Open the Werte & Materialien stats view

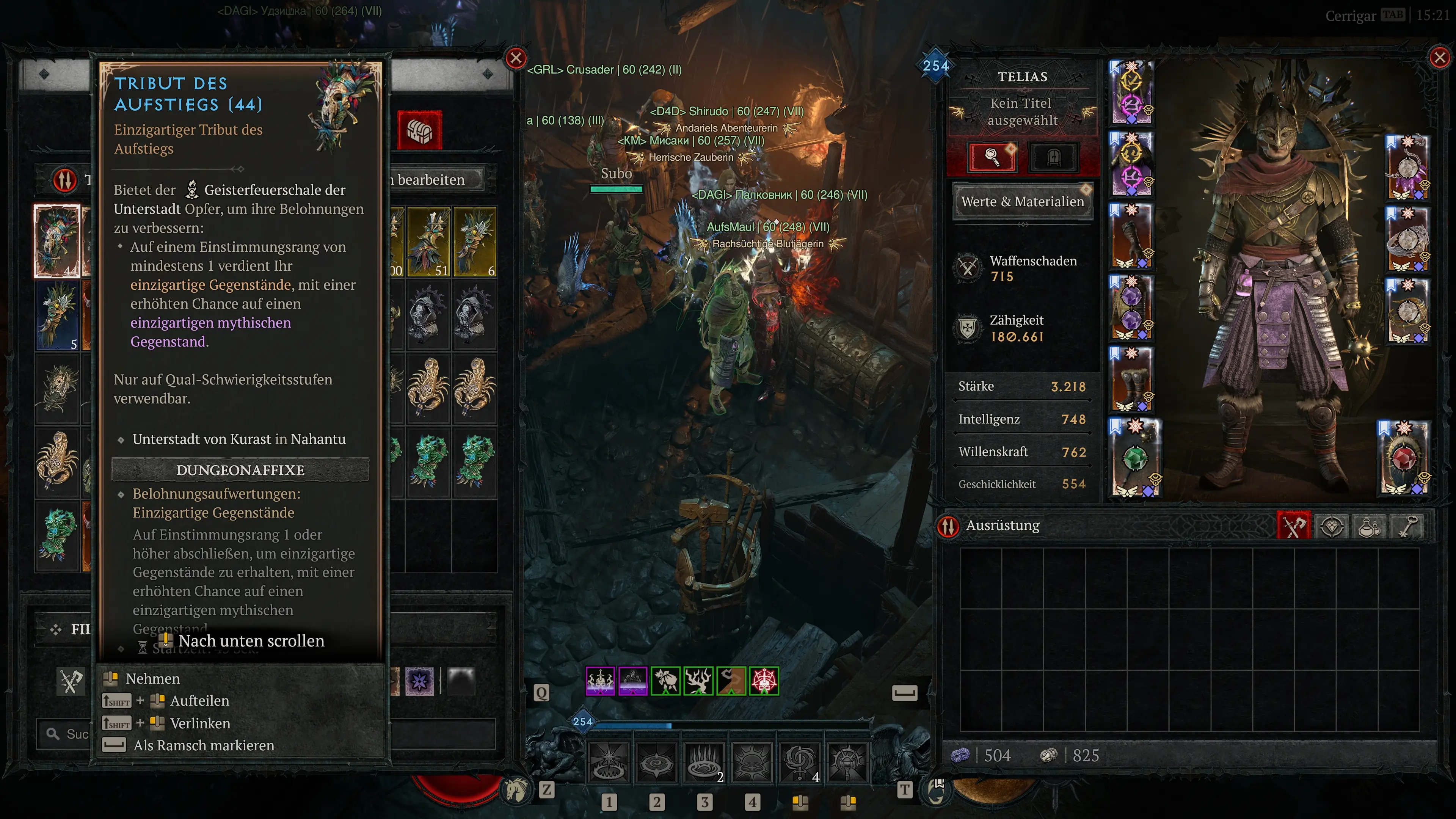(x=1023, y=202)
